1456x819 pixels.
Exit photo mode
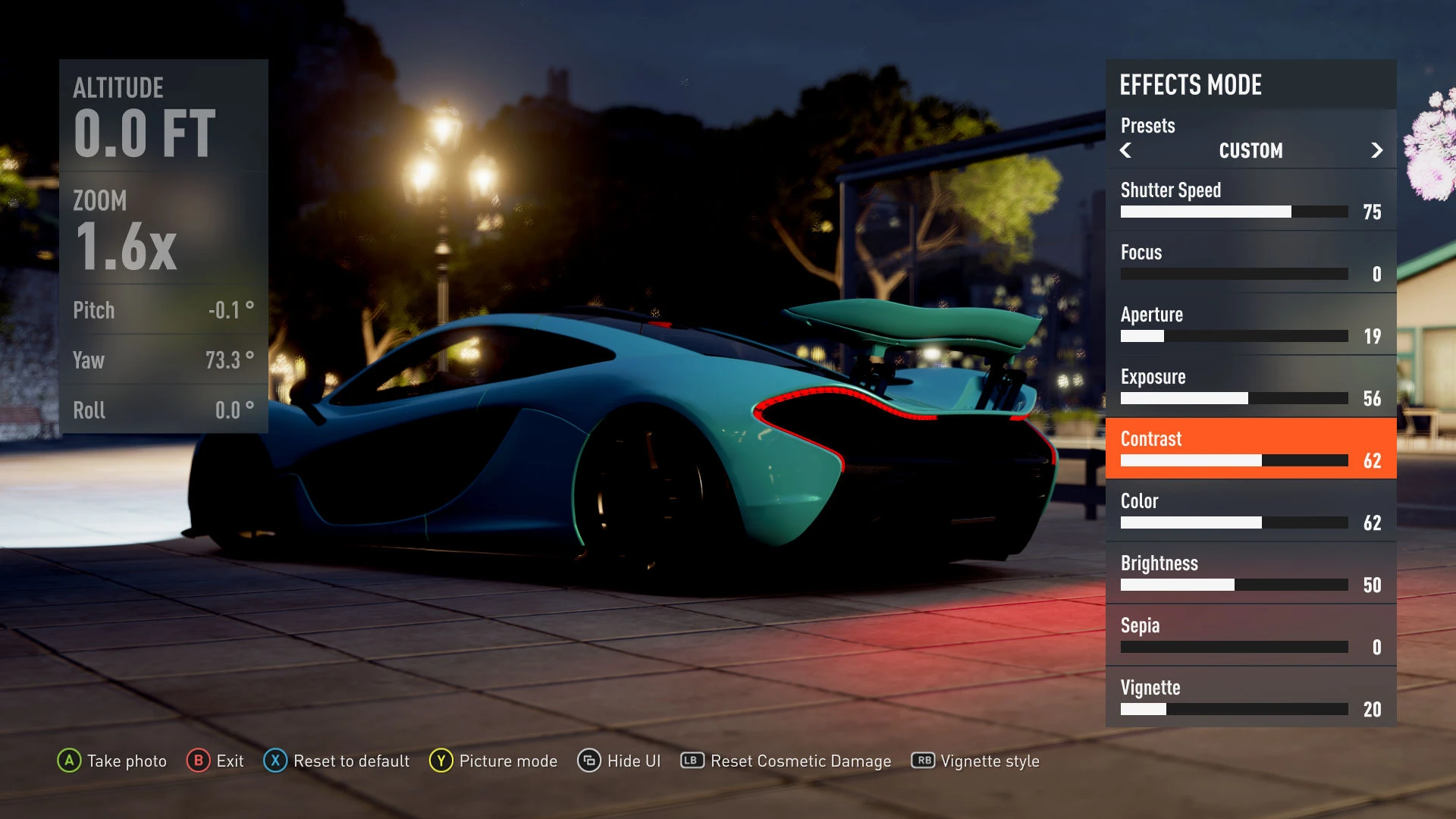pyautogui.click(x=215, y=761)
